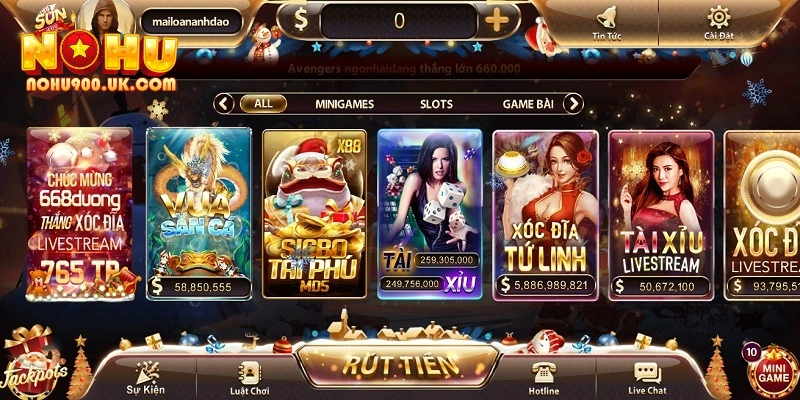Play Xóc Đĩa Tứ Linh

click(545, 210)
